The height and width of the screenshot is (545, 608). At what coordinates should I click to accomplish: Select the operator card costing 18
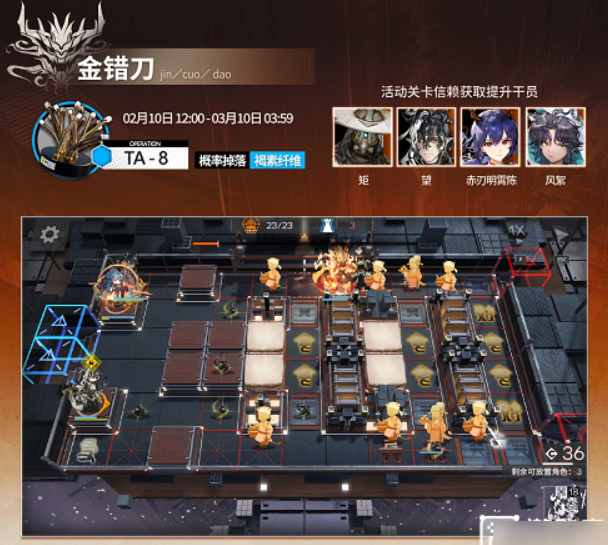(x=560, y=502)
